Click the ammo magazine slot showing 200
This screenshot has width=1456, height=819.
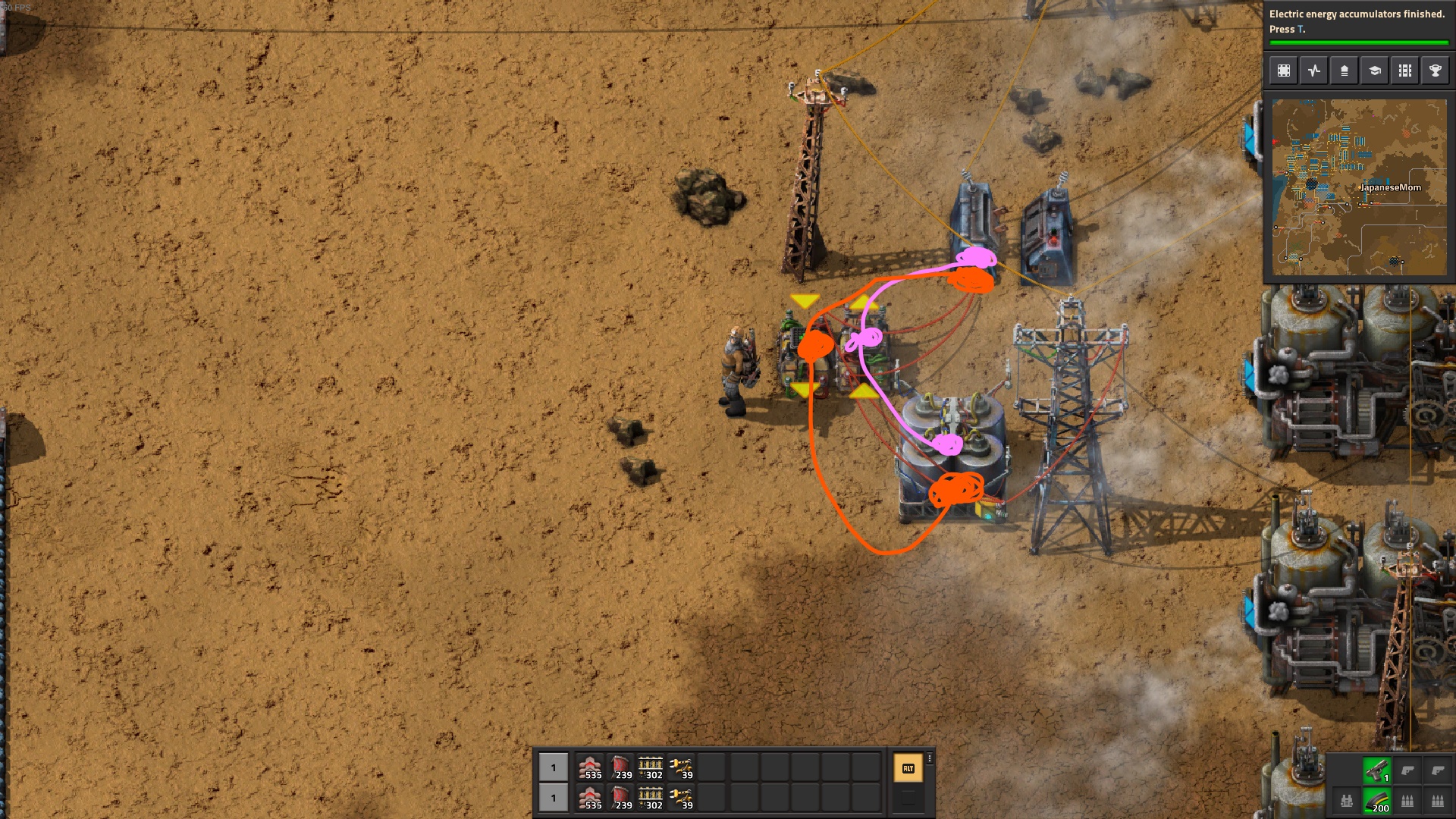click(1377, 801)
